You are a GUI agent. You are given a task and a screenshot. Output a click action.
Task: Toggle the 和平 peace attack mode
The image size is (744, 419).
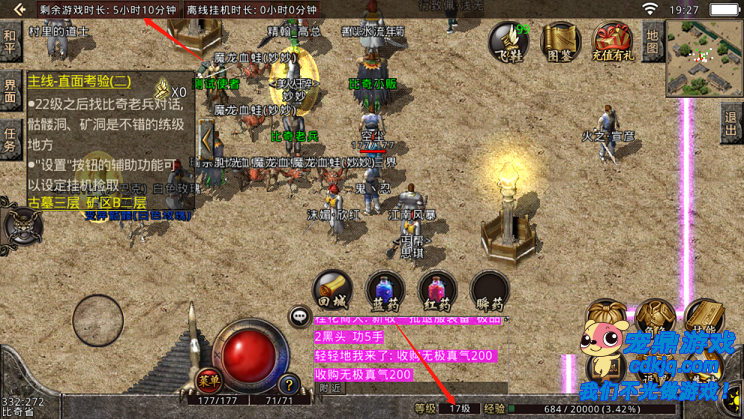tap(10, 43)
